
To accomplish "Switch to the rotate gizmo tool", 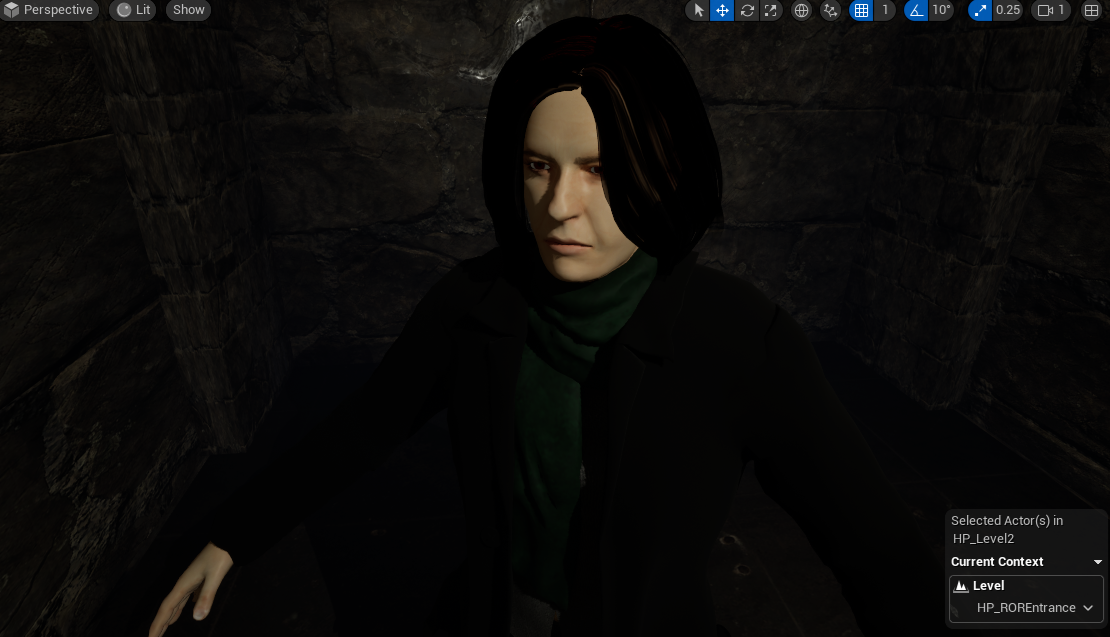I will pos(747,10).
